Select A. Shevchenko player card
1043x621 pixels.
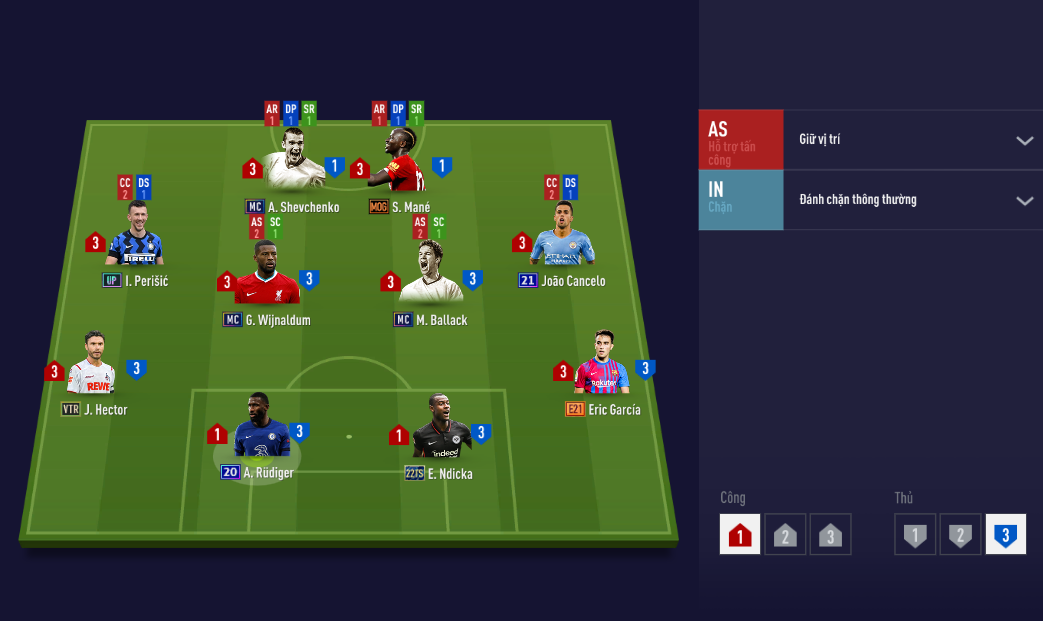(x=293, y=160)
